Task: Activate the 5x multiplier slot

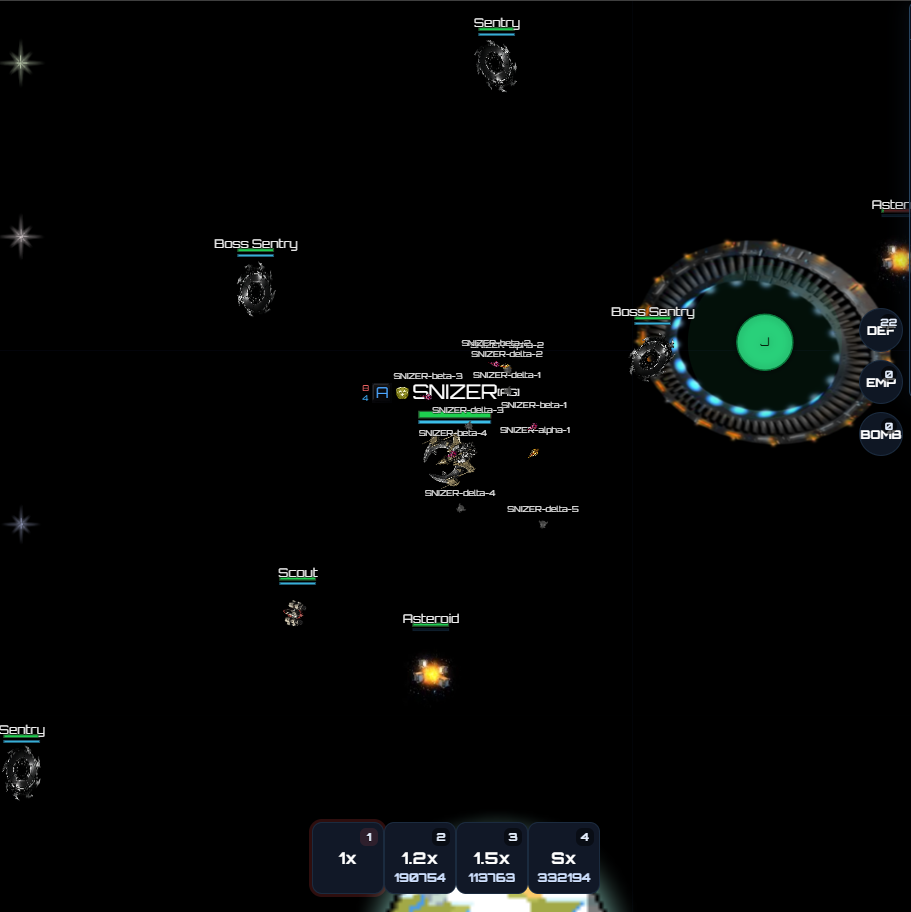Action: (563, 858)
